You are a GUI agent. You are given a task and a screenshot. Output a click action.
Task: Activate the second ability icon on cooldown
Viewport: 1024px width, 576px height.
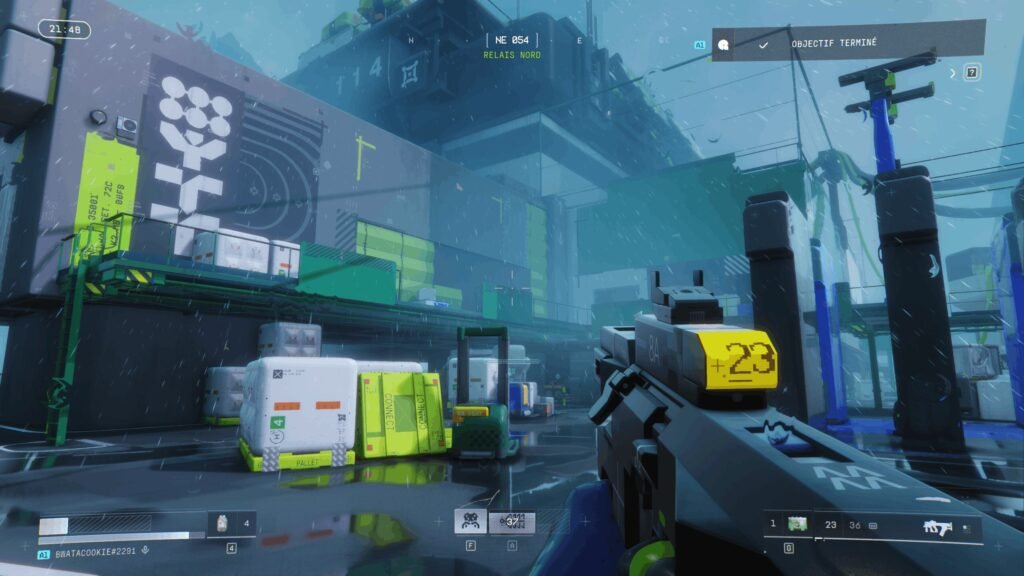pos(512,522)
